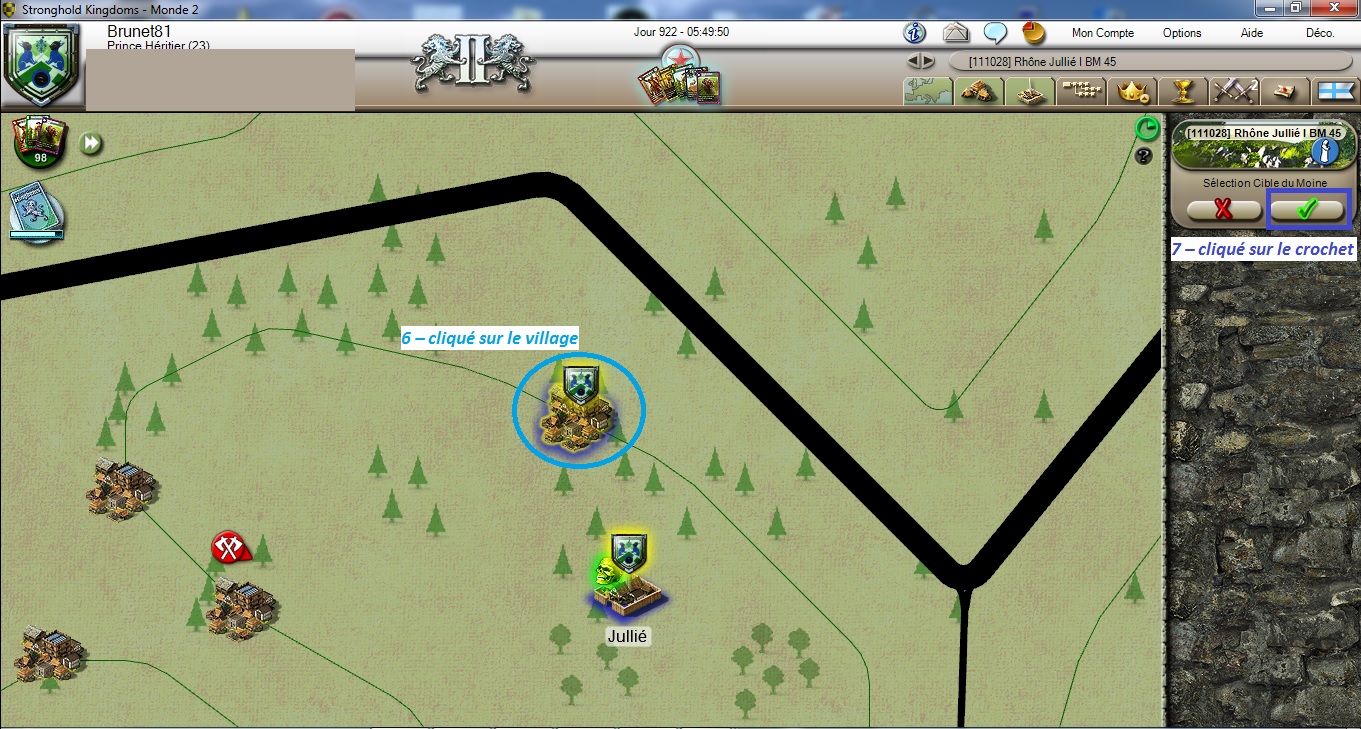Open the mail envelope icon
The image size is (1361, 729).
[956, 32]
